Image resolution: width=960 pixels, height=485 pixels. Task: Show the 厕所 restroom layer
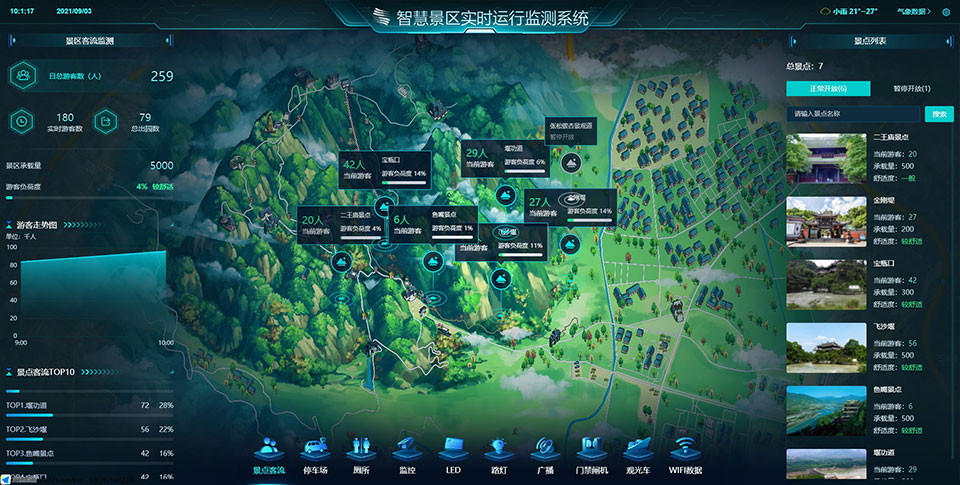click(361, 454)
